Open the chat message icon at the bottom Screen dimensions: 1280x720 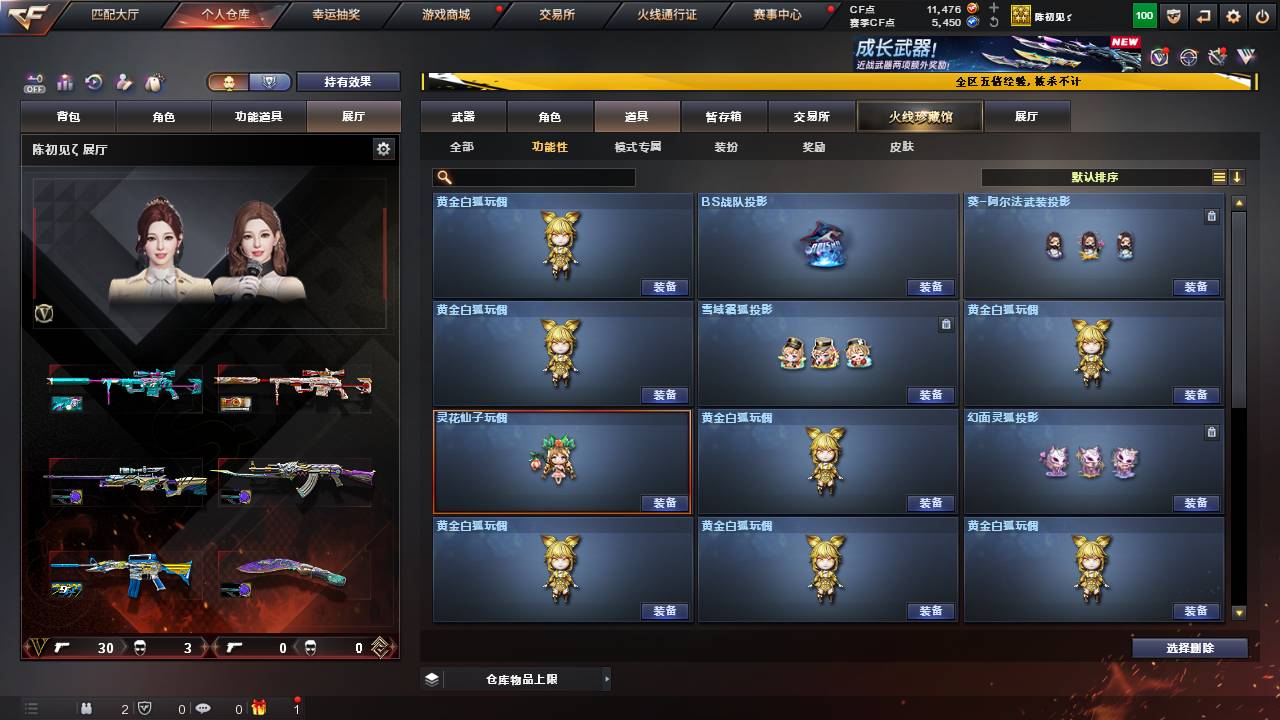205,707
